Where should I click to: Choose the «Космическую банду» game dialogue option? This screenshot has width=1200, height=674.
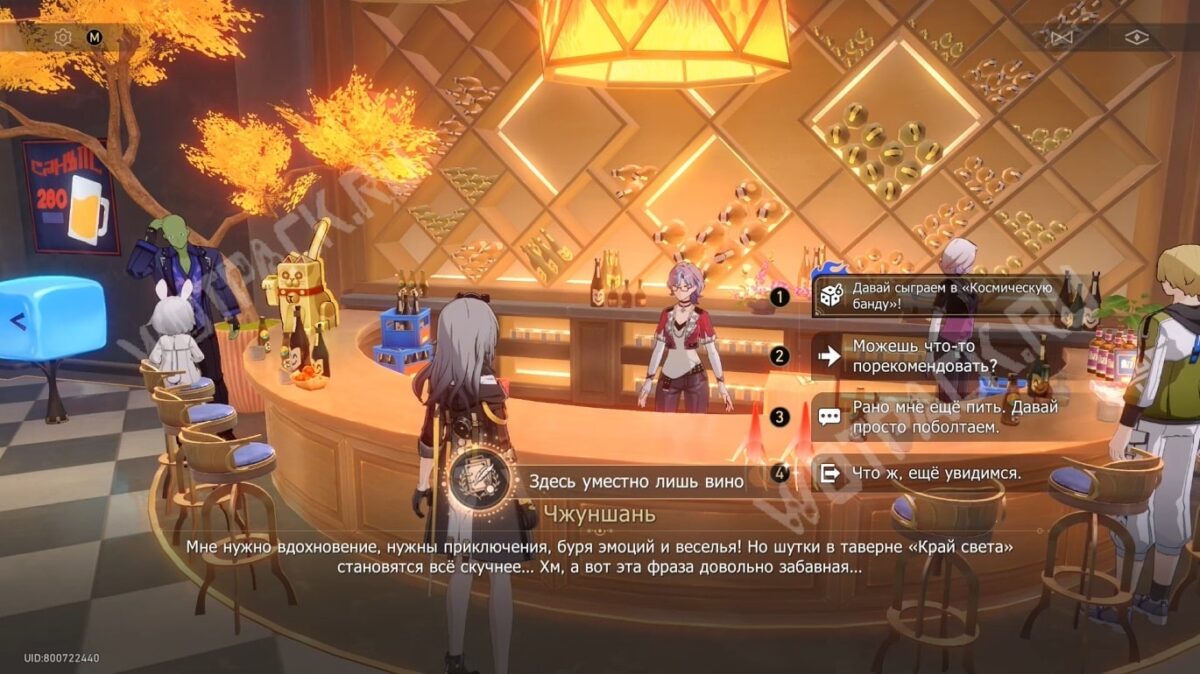[950, 296]
